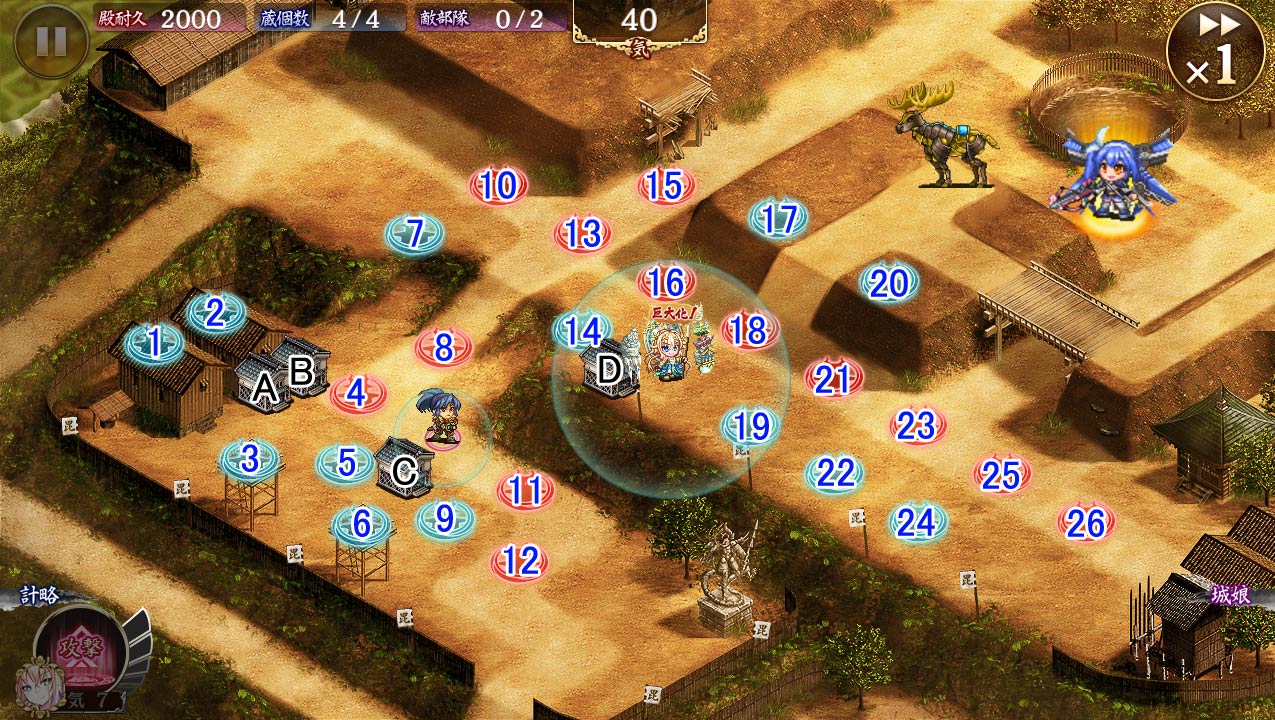1275x720 pixels.
Task: Select deployment tile 1
Action: 154,344
